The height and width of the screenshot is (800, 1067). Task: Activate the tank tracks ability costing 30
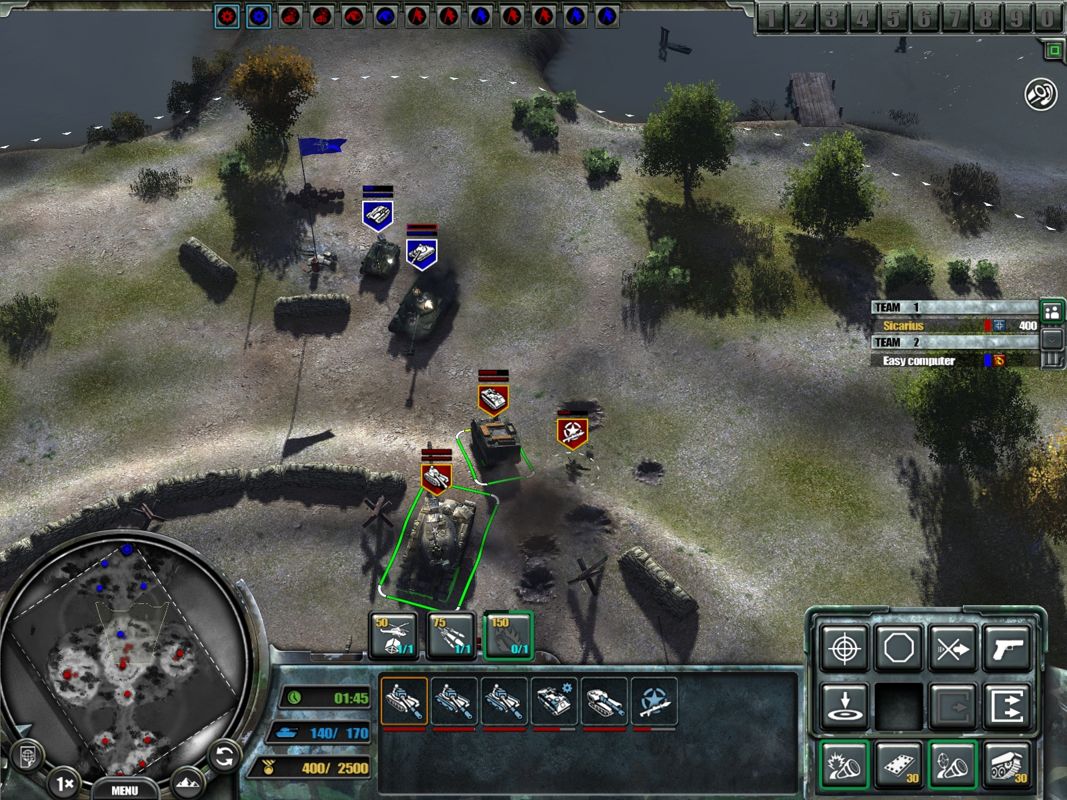coord(1006,765)
